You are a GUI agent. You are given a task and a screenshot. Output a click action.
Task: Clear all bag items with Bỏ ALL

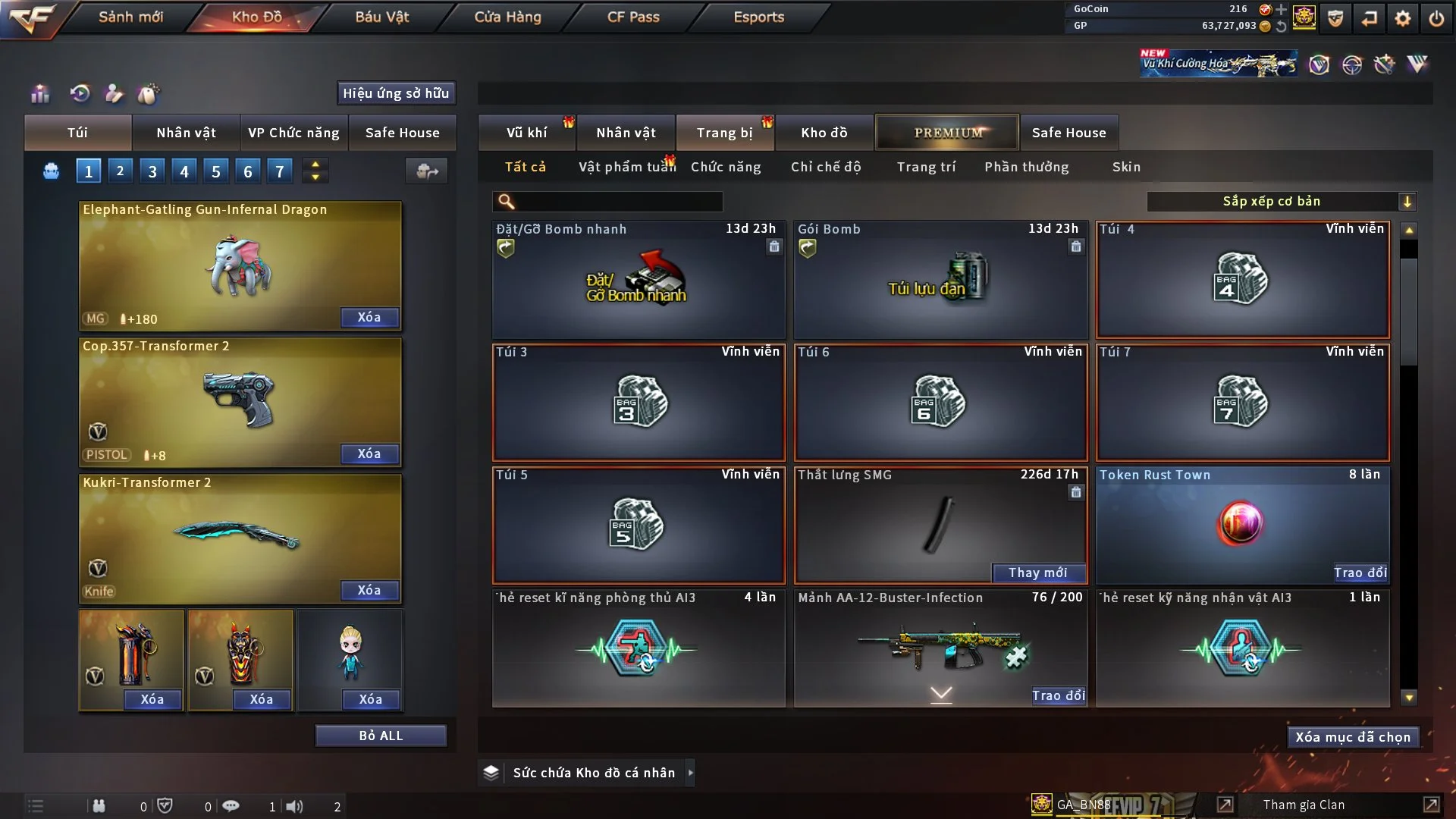click(381, 736)
